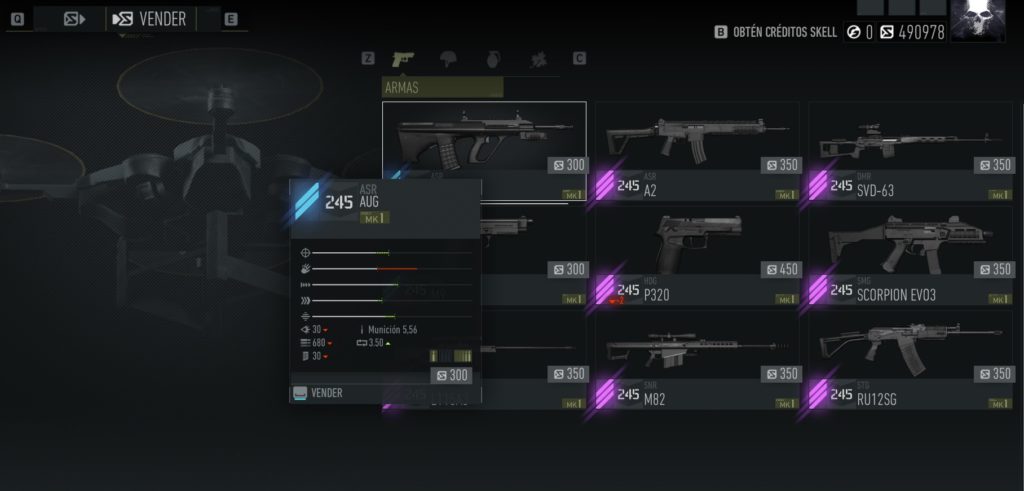
Task: Open the buy tab beside Vender
Action: click(x=74, y=19)
